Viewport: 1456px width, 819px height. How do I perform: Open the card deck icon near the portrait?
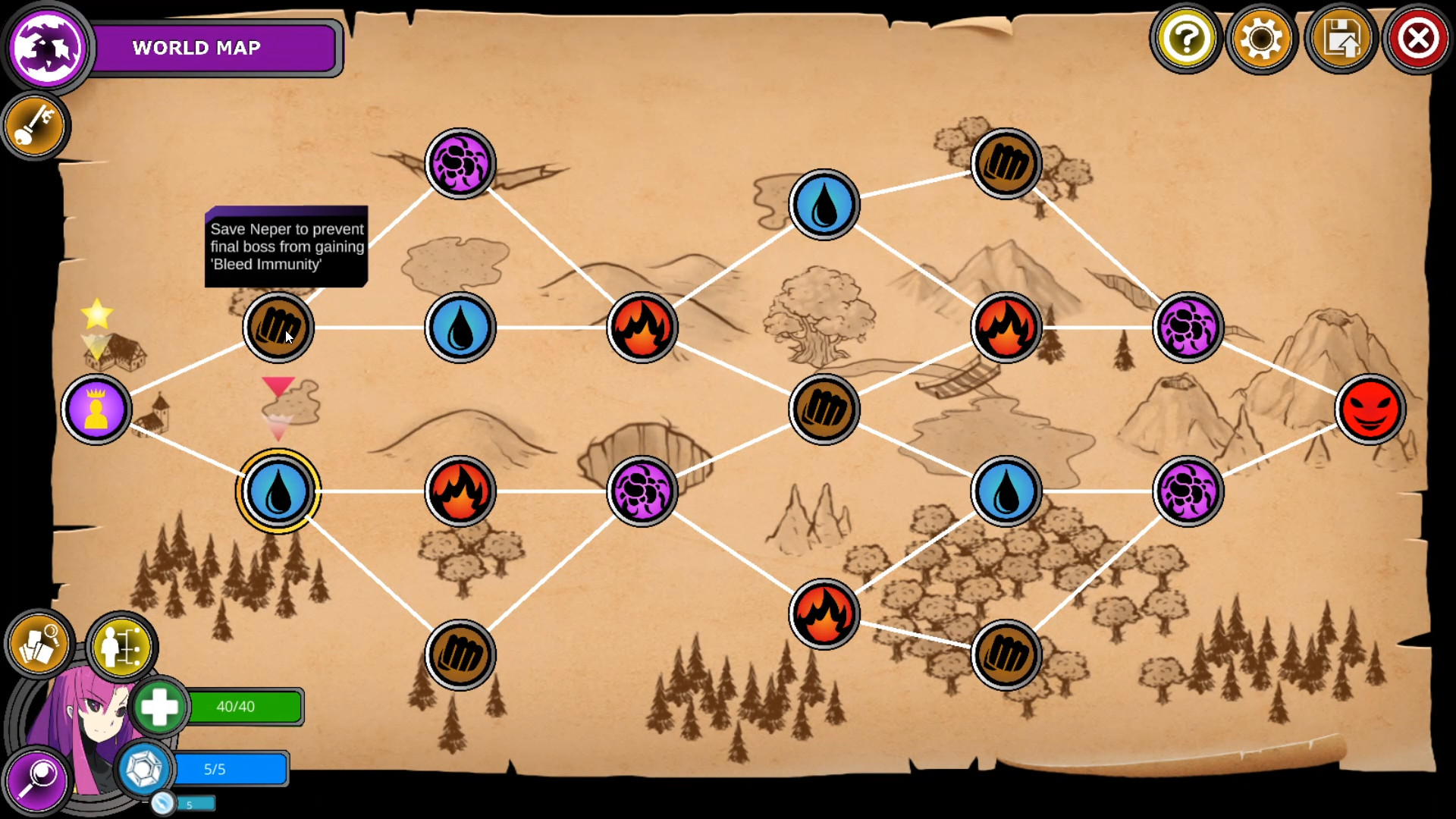click(x=38, y=644)
